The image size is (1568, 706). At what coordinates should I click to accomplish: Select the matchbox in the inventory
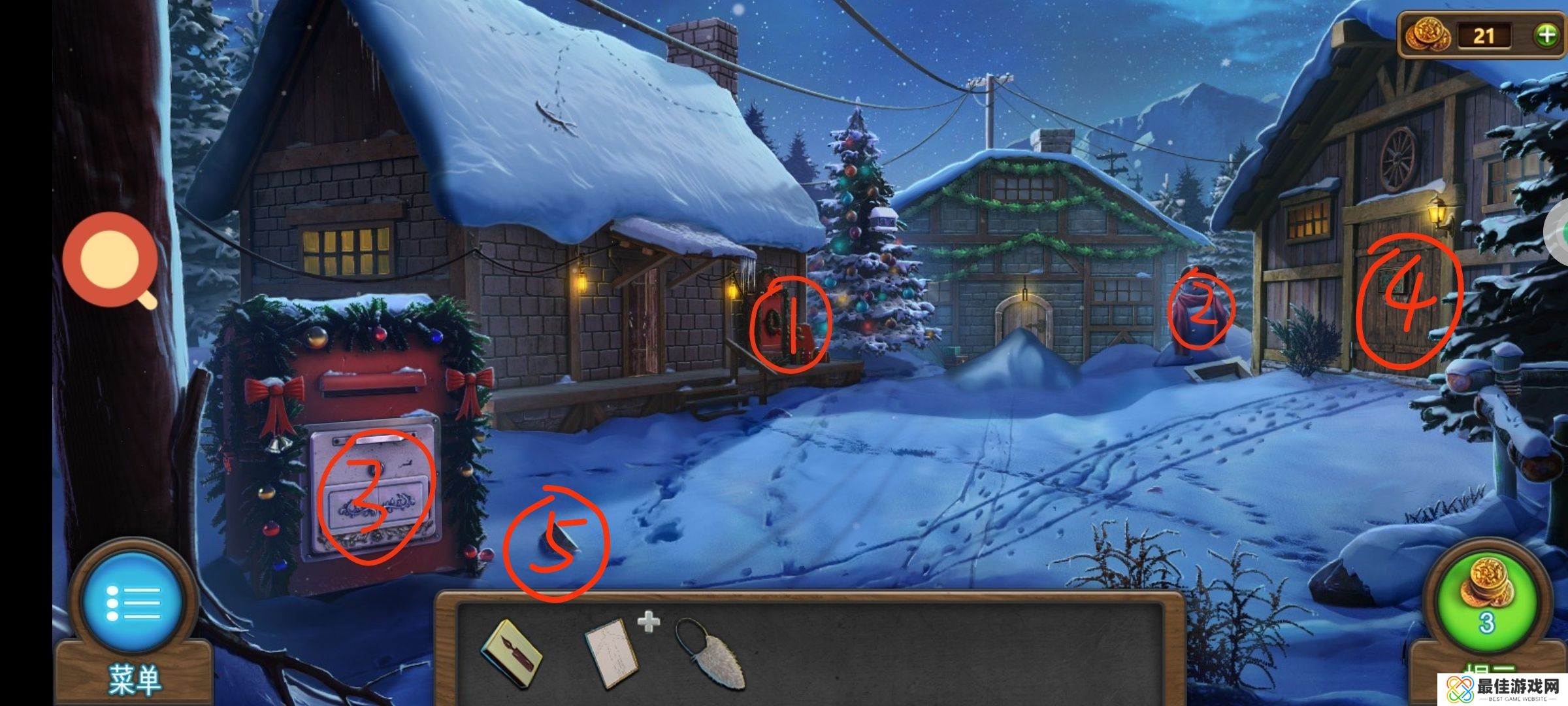[512, 653]
